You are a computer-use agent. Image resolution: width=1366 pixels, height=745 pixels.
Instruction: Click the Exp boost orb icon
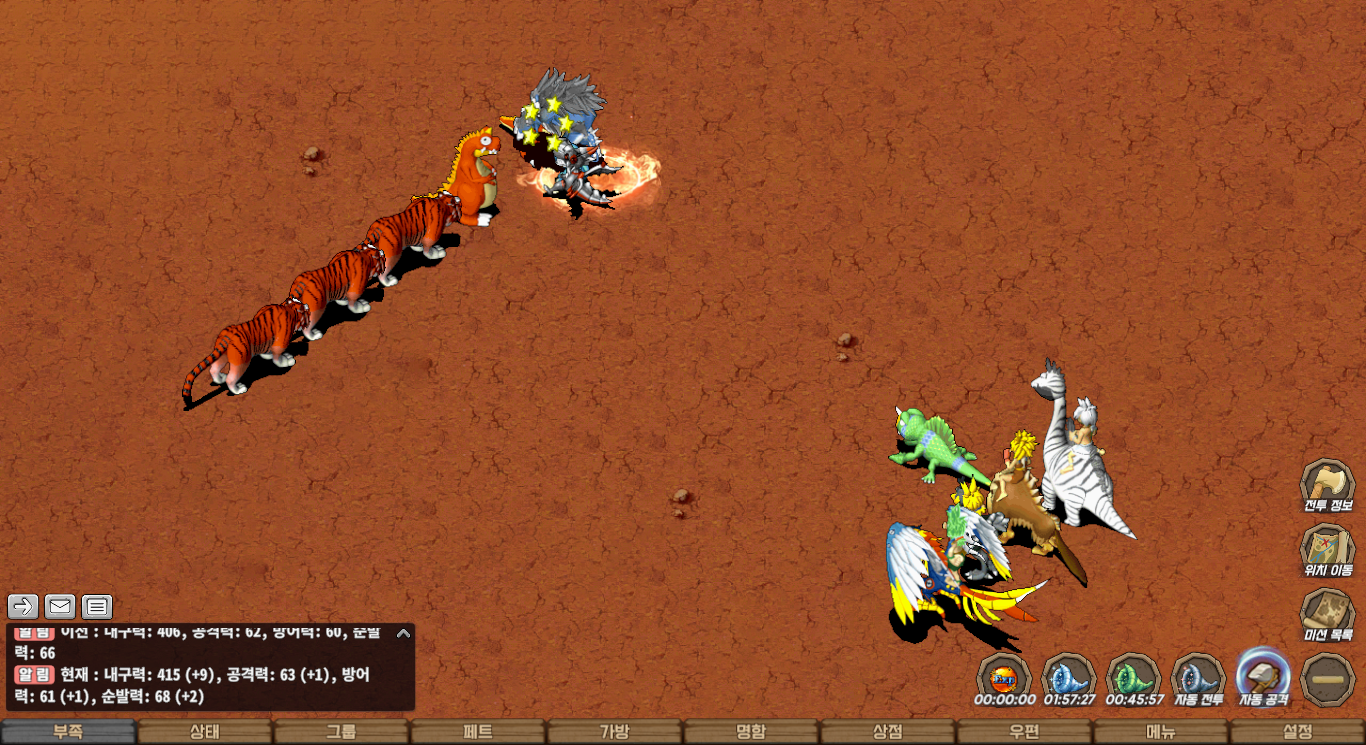click(x=1003, y=678)
